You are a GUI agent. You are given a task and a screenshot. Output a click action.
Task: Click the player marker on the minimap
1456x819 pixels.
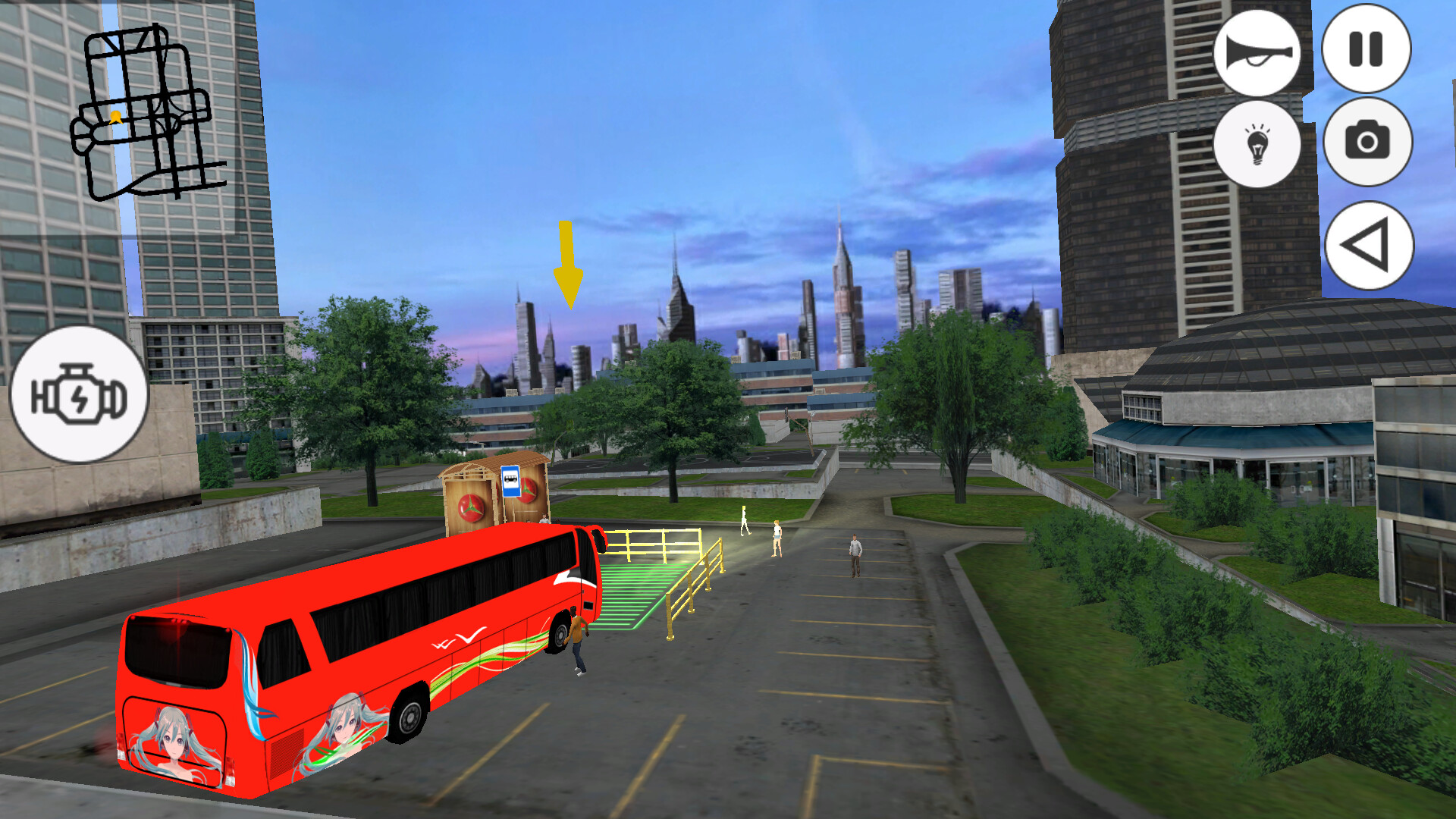[115, 115]
